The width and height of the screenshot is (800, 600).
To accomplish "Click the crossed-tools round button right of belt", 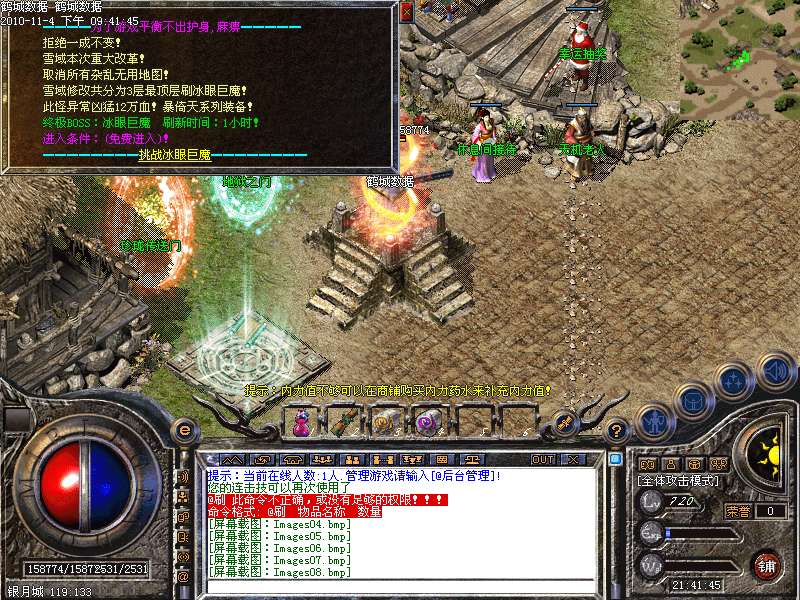I will tap(563, 423).
